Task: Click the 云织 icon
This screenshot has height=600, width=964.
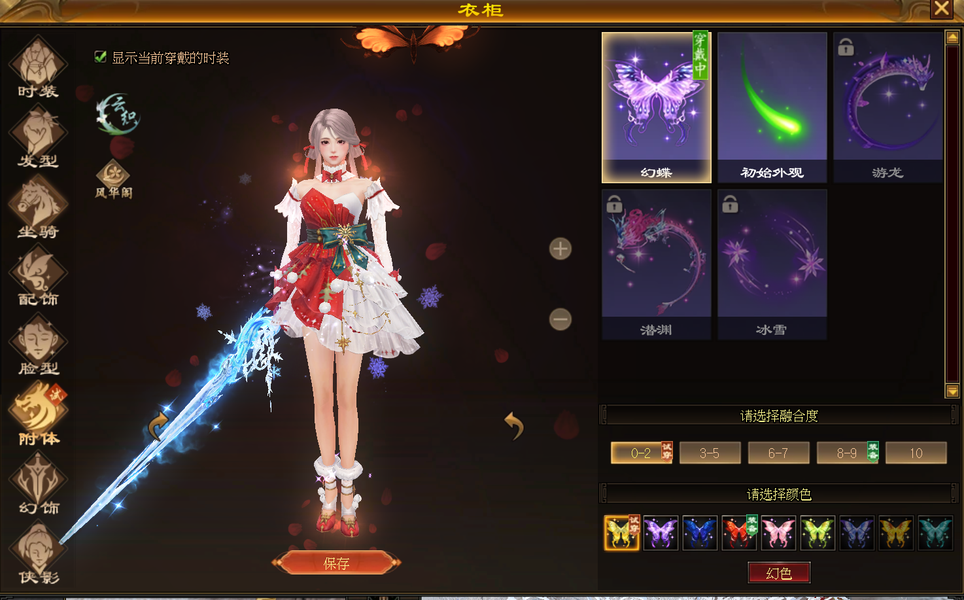Action: 118,113
